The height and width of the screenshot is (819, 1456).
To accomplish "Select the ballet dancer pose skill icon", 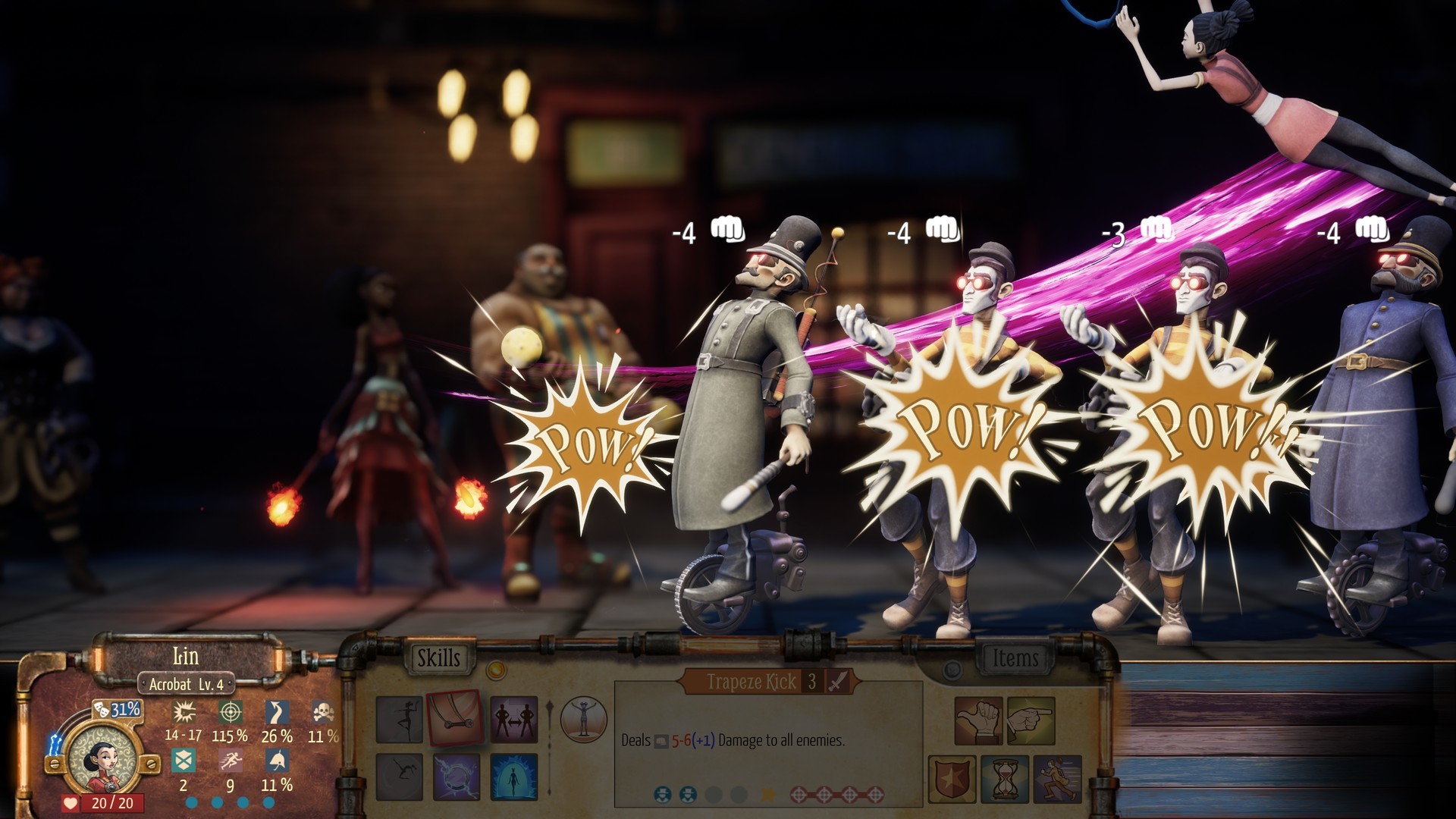I will (400, 719).
